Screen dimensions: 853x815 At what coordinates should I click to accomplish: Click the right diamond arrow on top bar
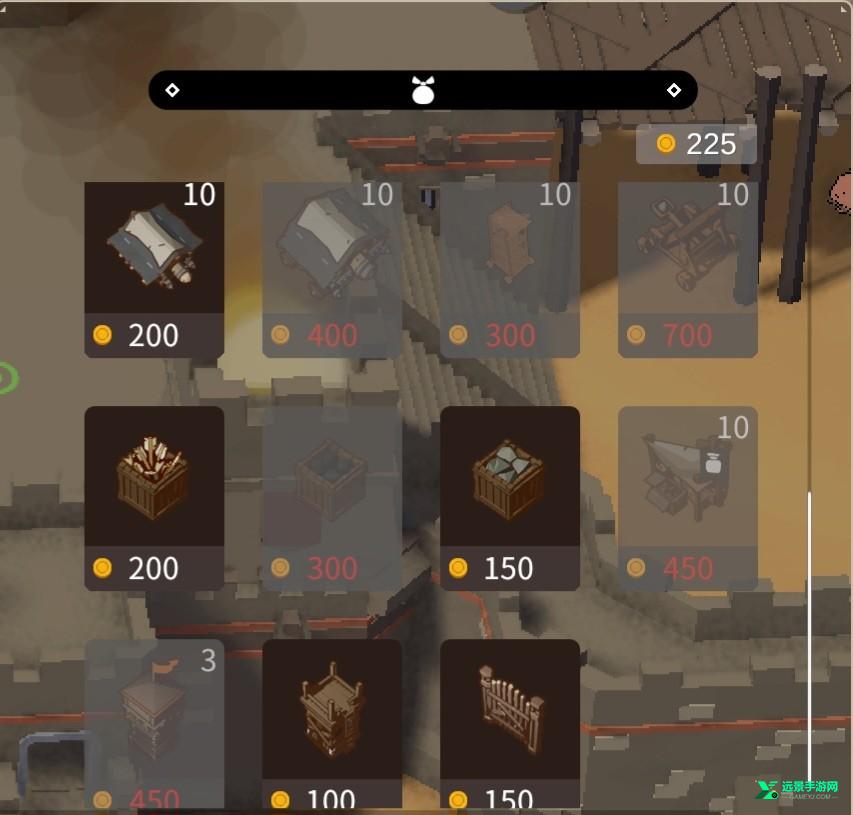(674, 90)
